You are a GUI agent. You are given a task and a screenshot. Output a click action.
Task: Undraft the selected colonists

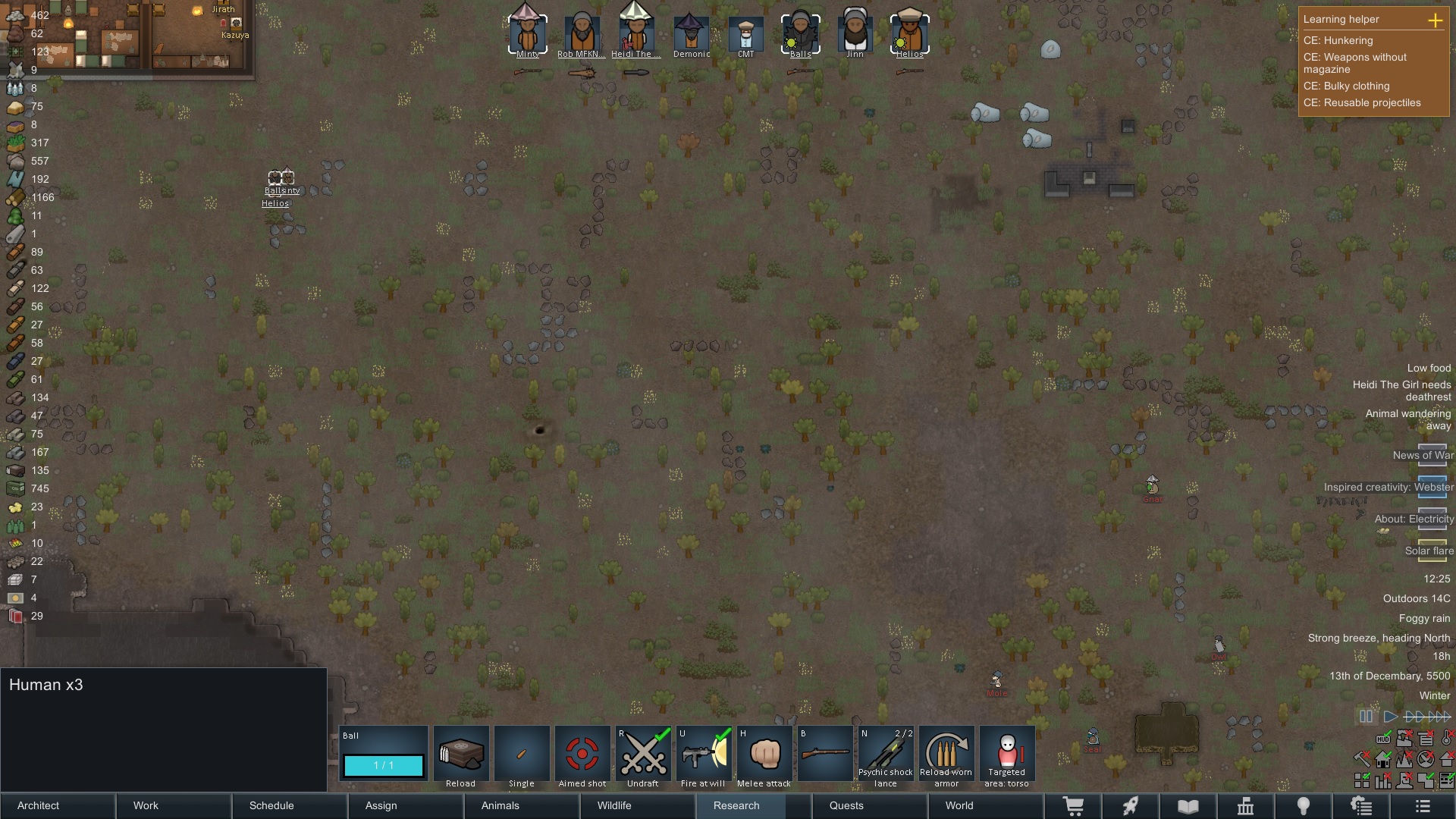pos(643,755)
